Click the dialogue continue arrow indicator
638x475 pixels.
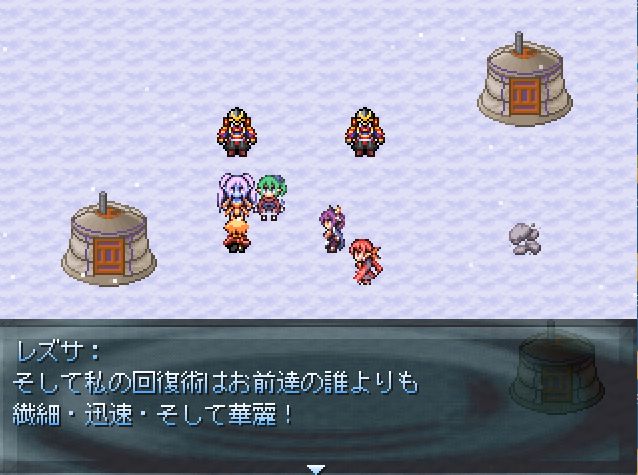click(317, 467)
